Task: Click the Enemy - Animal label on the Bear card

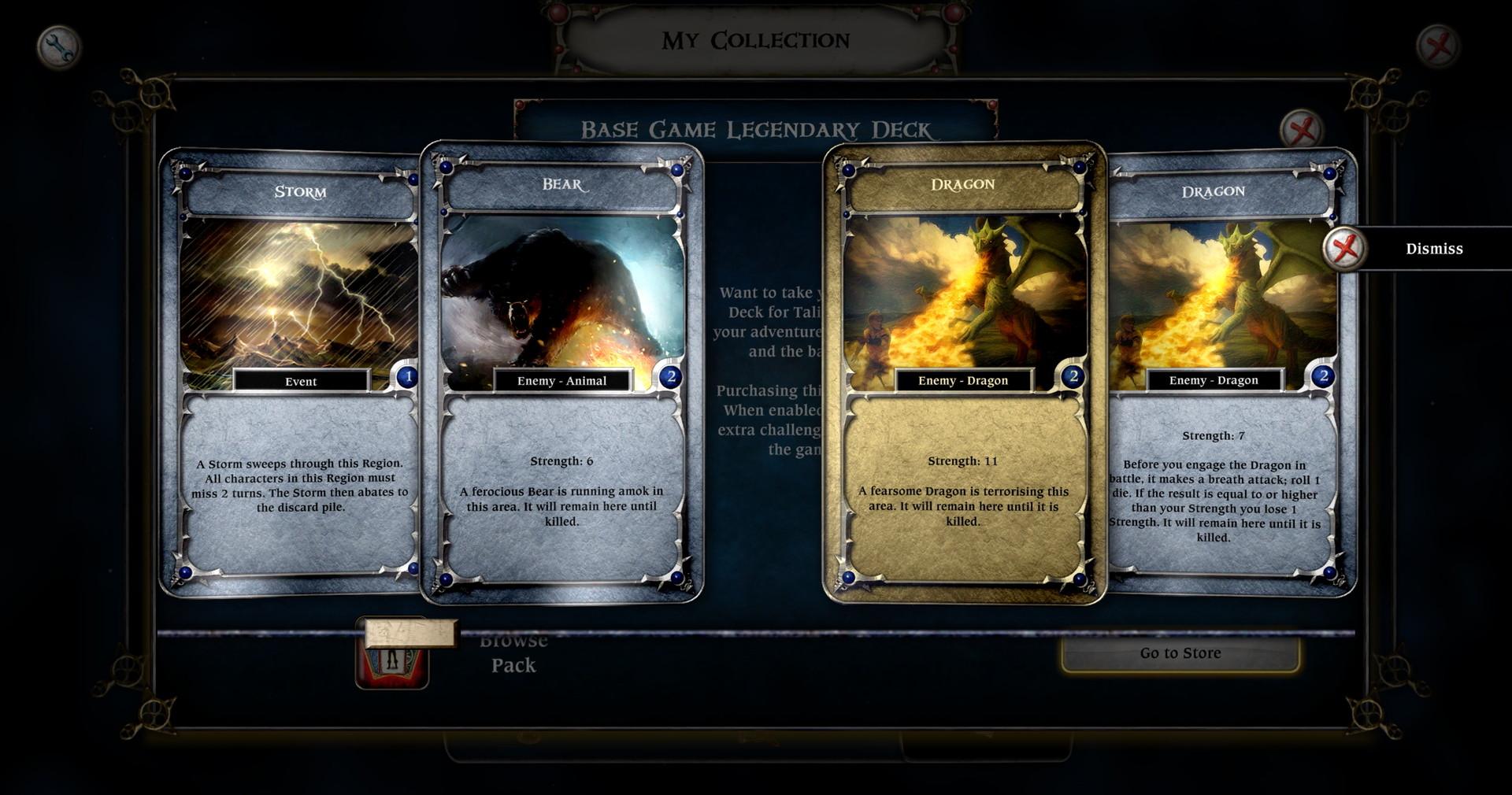Action: click(564, 380)
